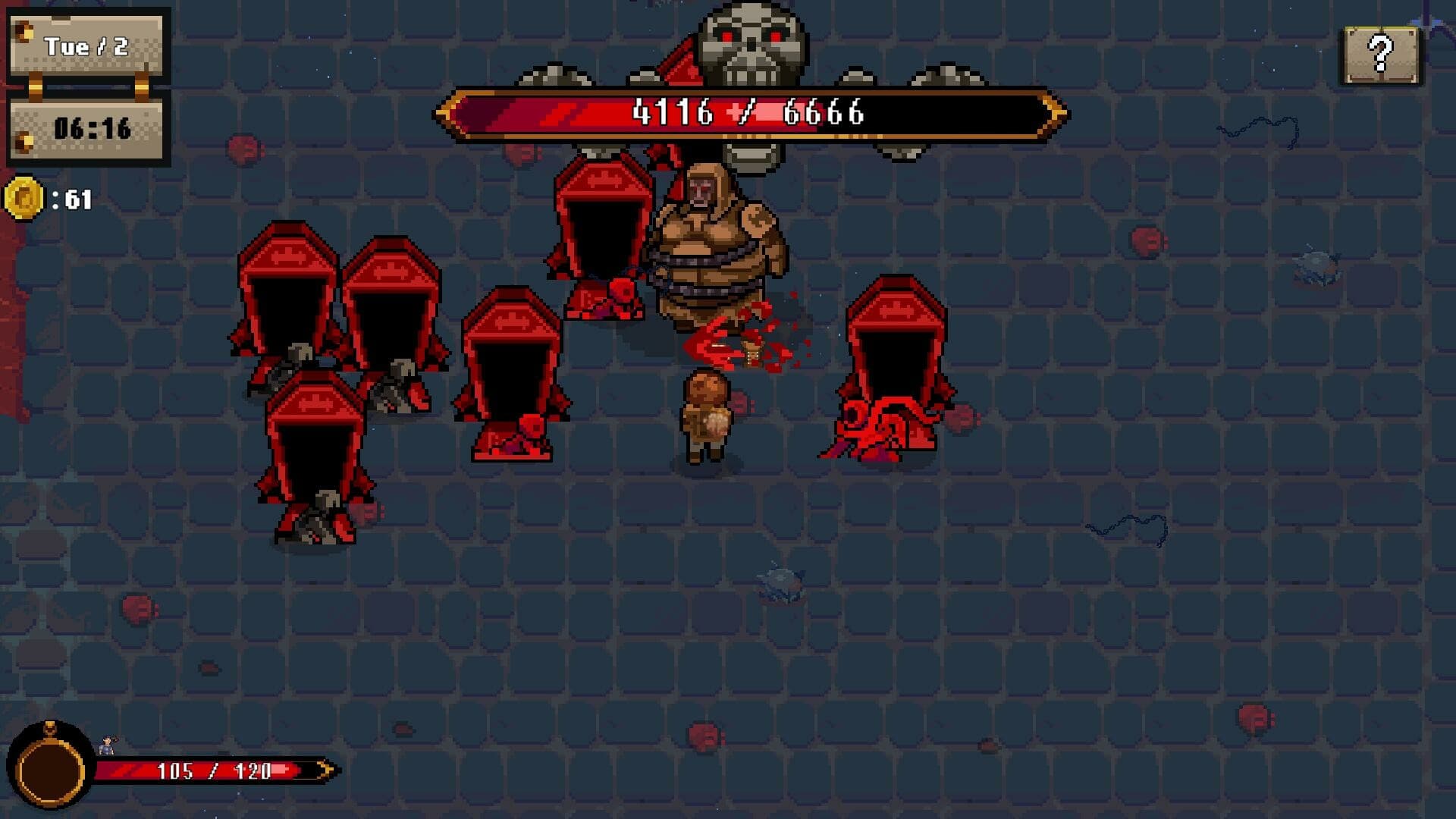Click the wooden sign holding the help icon

coord(1381,53)
